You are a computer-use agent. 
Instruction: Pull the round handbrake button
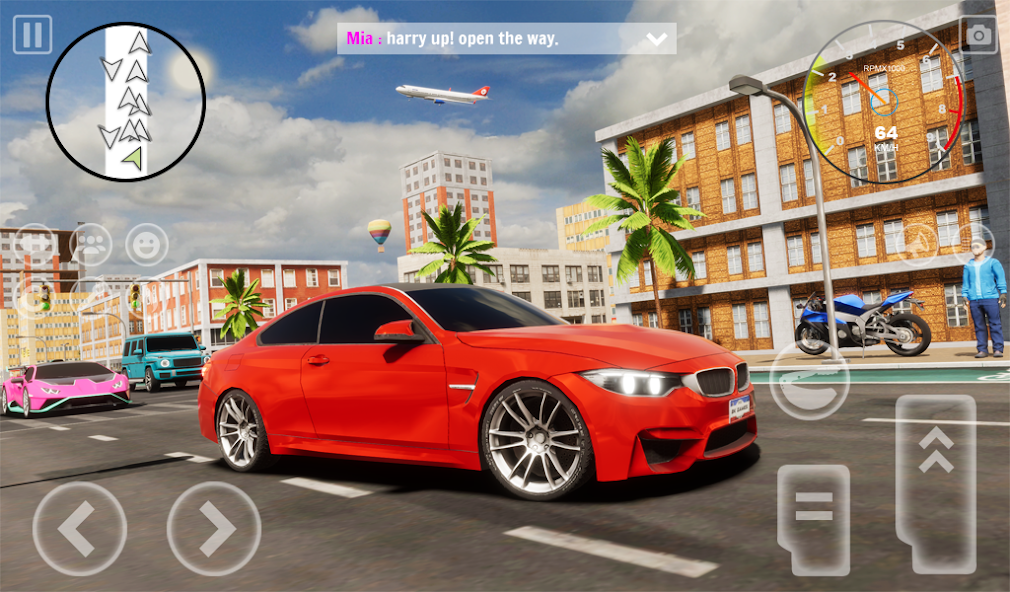click(x=809, y=379)
